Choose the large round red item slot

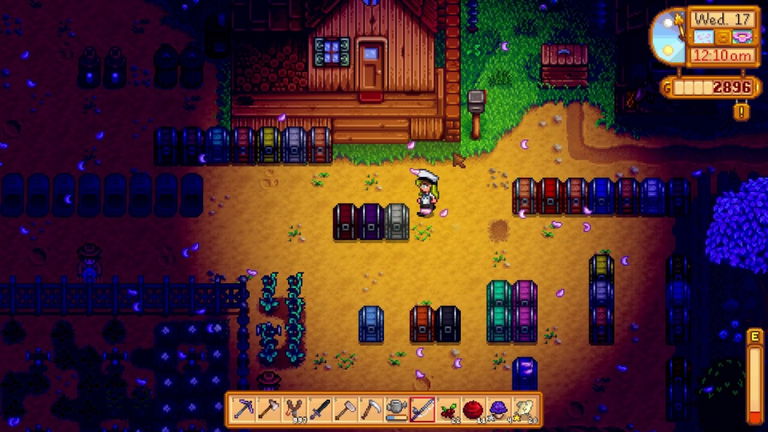(473, 408)
